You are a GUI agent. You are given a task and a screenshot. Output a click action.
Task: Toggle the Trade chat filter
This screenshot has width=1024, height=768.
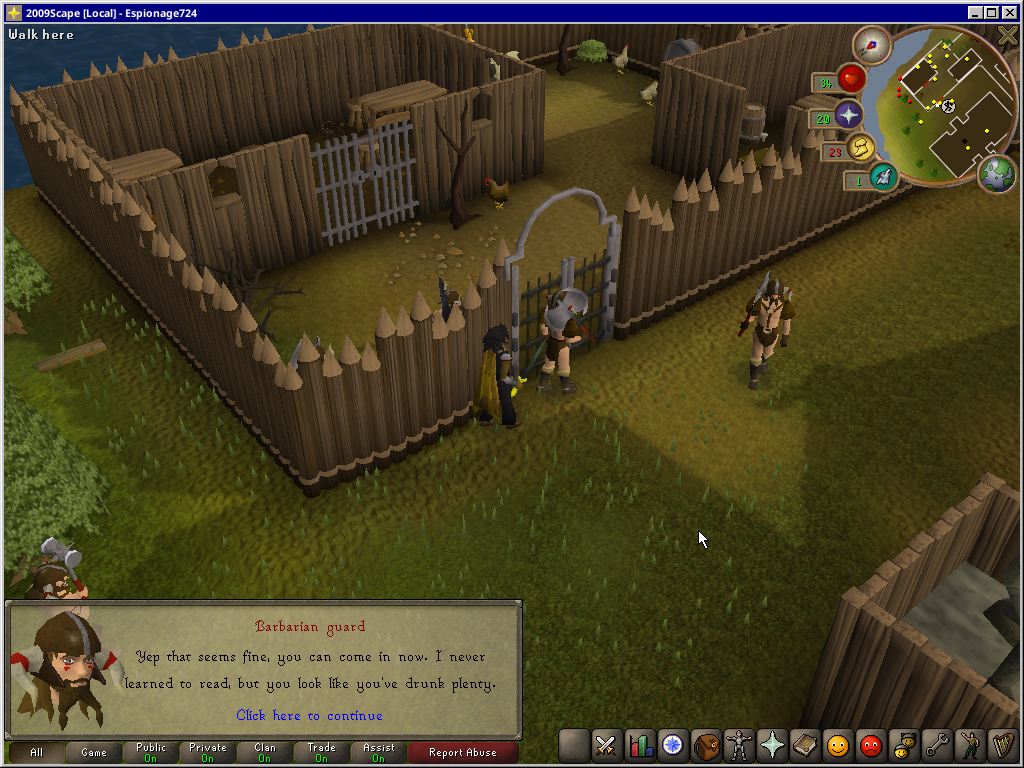pos(322,752)
